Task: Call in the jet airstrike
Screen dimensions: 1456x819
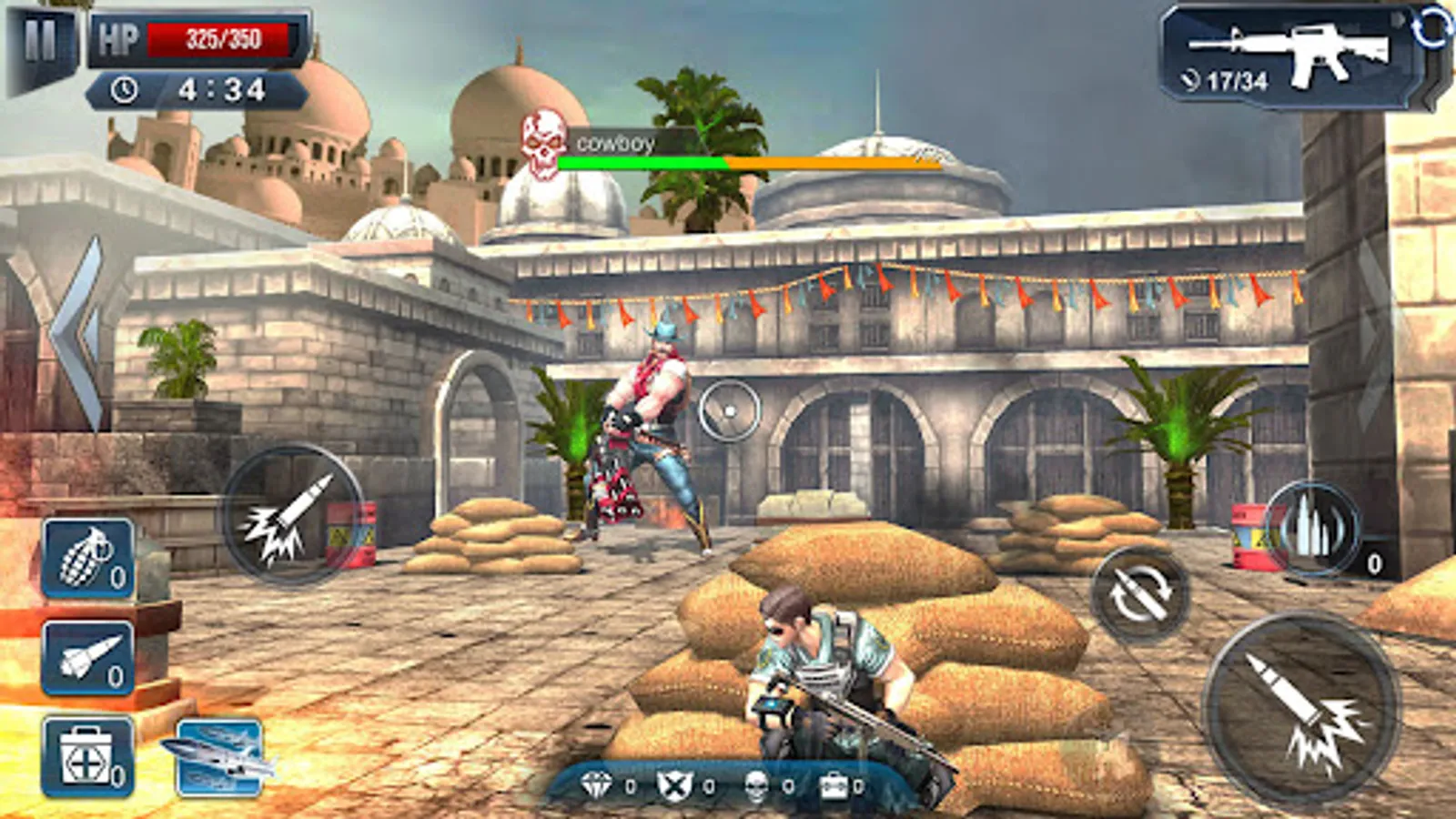Action: tap(219, 757)
